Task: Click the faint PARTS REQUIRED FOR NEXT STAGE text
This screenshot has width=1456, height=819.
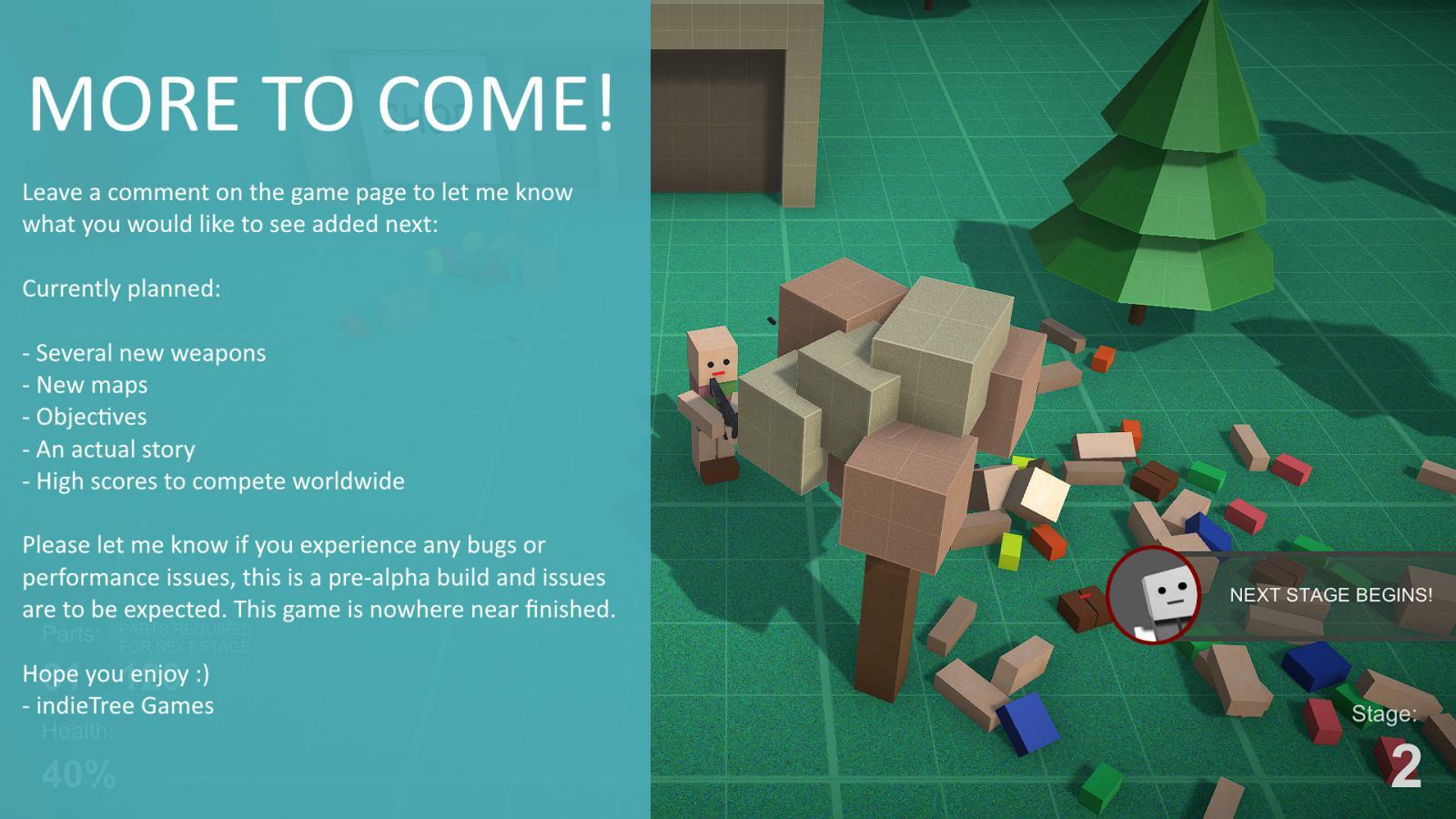Action: pos(186,635)
